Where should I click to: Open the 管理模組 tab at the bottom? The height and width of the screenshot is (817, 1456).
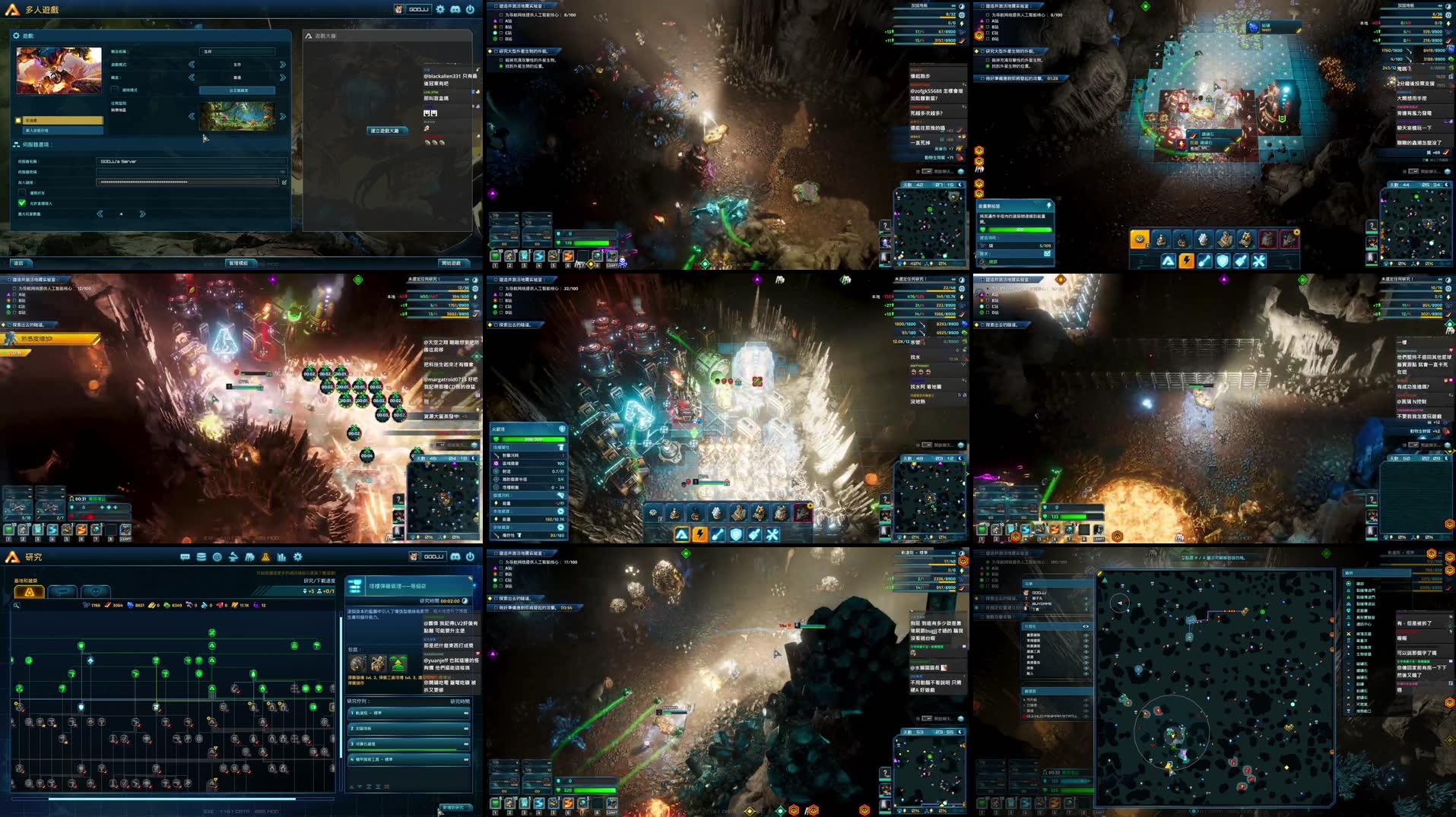coord(239,262)
